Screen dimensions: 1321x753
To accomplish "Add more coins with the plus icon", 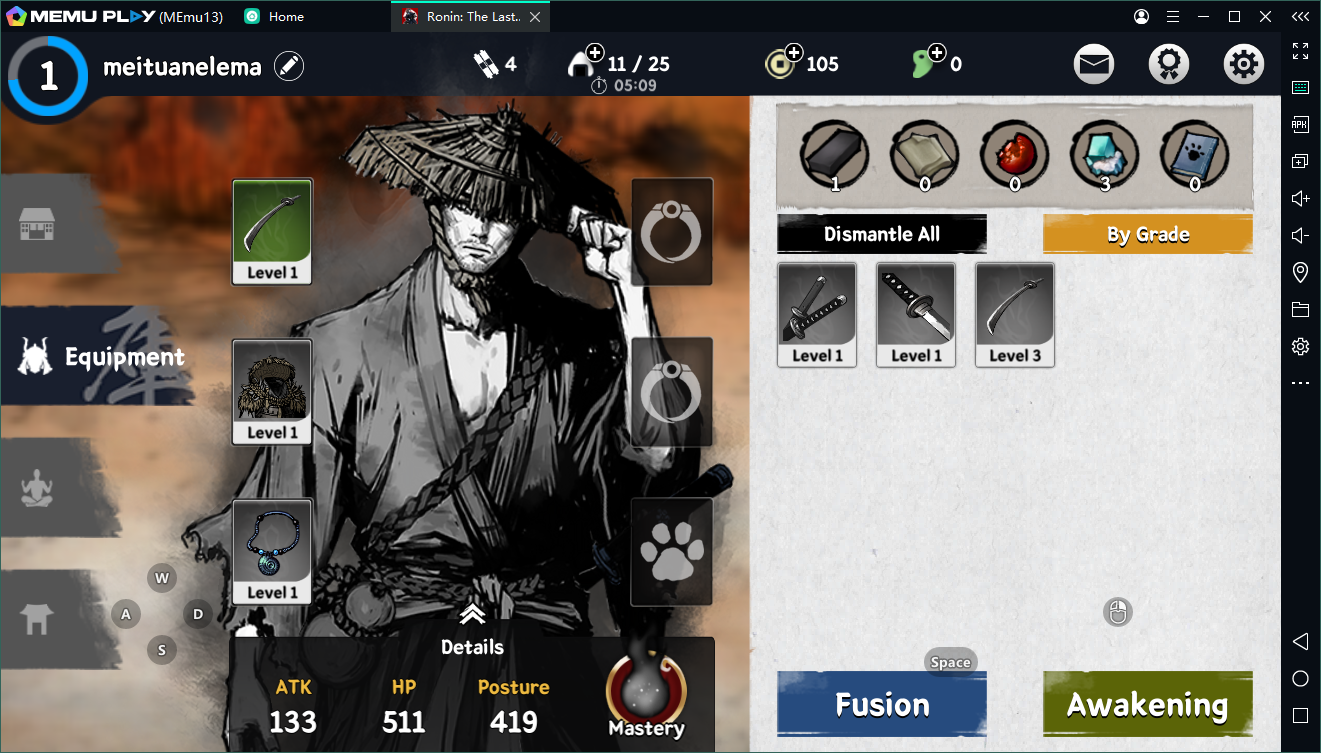I will [794, 52].
